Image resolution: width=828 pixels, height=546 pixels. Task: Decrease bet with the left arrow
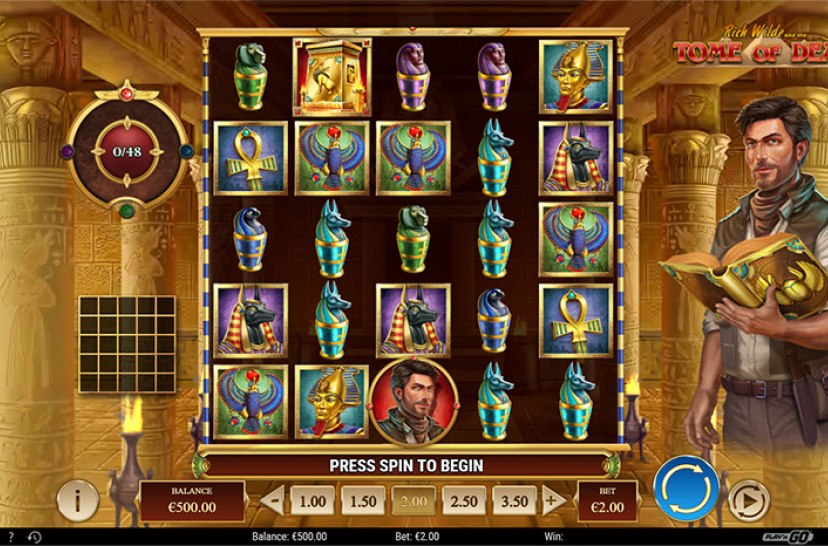(274, 500)
